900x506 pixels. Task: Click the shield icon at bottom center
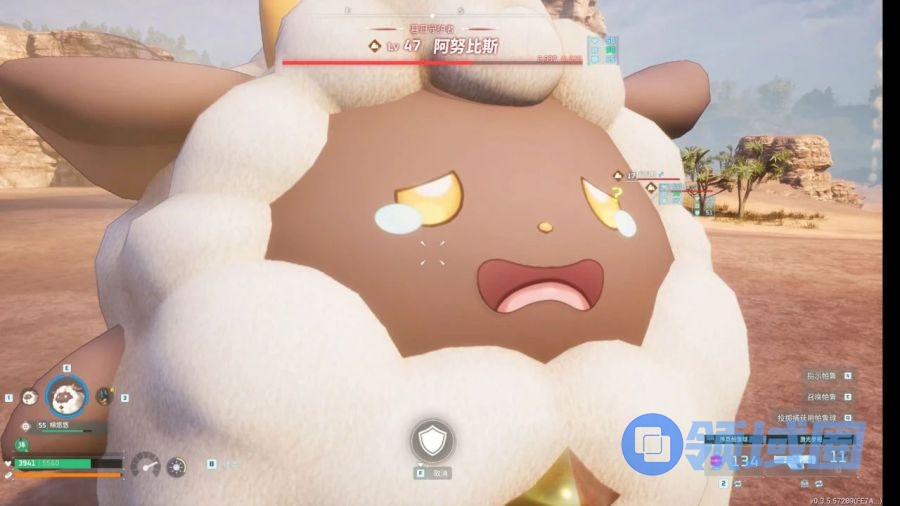click(432, 440)
